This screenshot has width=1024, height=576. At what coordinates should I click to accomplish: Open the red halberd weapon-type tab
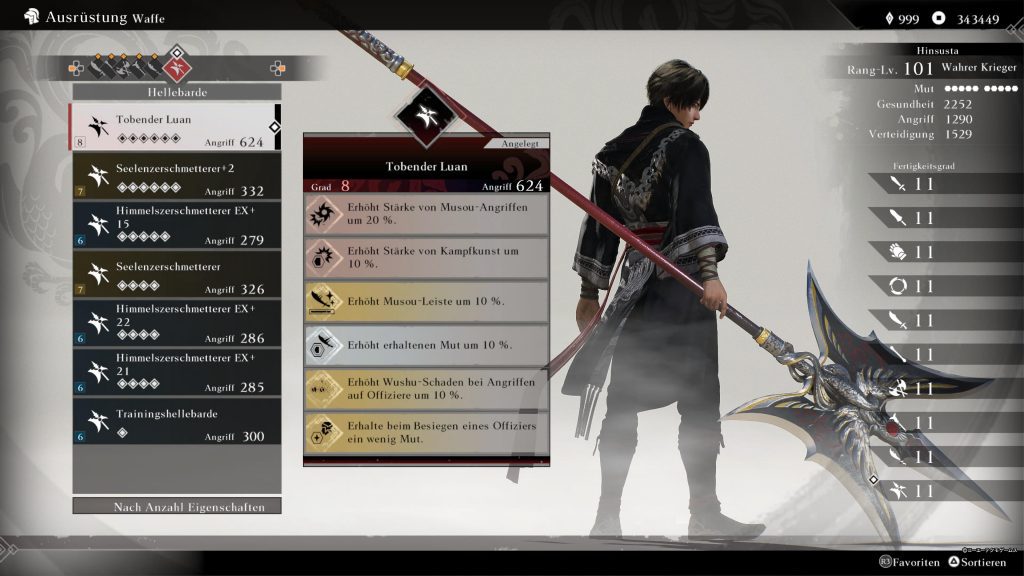click(x=179, y=68)
